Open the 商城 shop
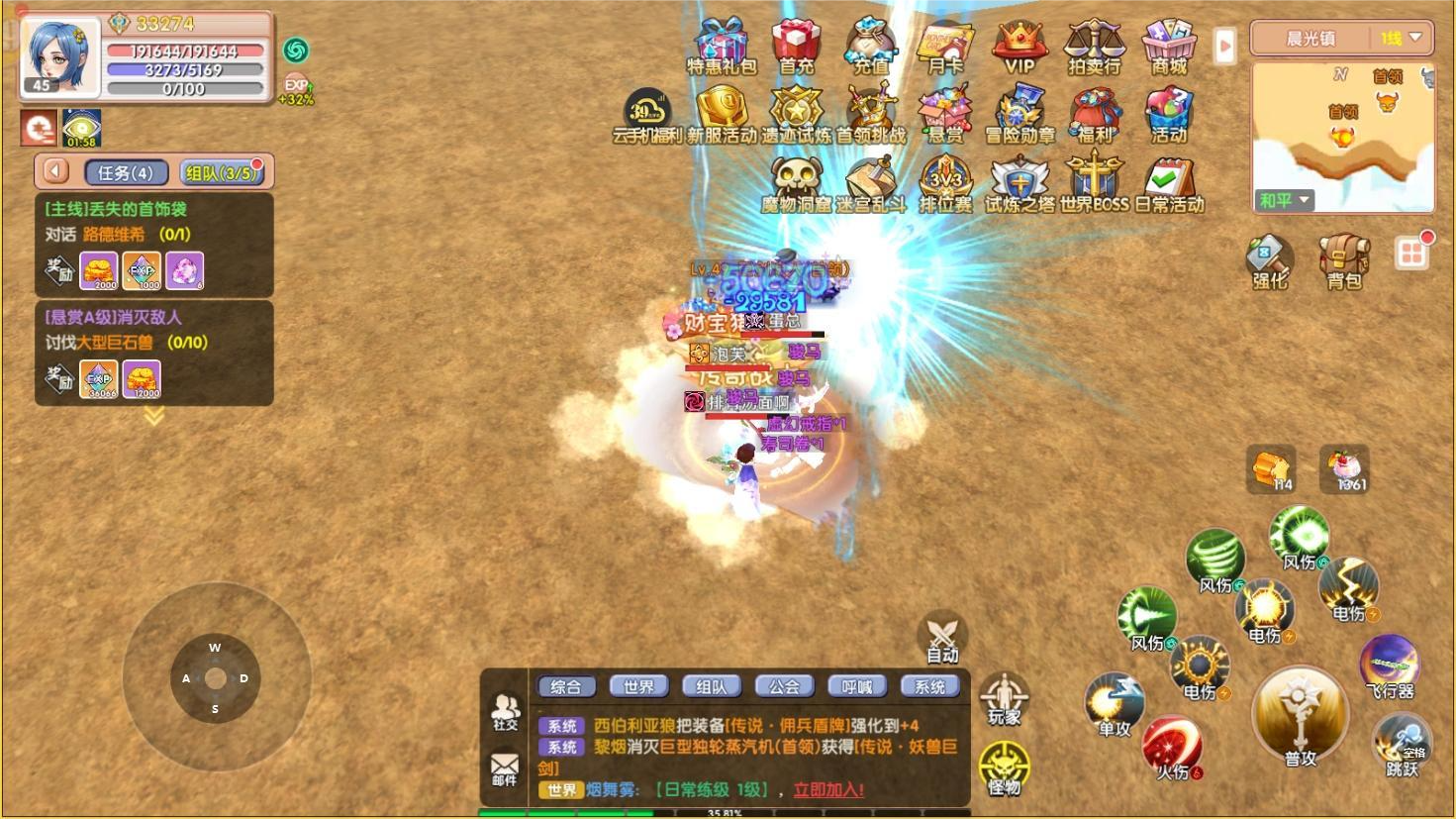This screenshot has height=819, width=1456. (x=1169, y=46)
